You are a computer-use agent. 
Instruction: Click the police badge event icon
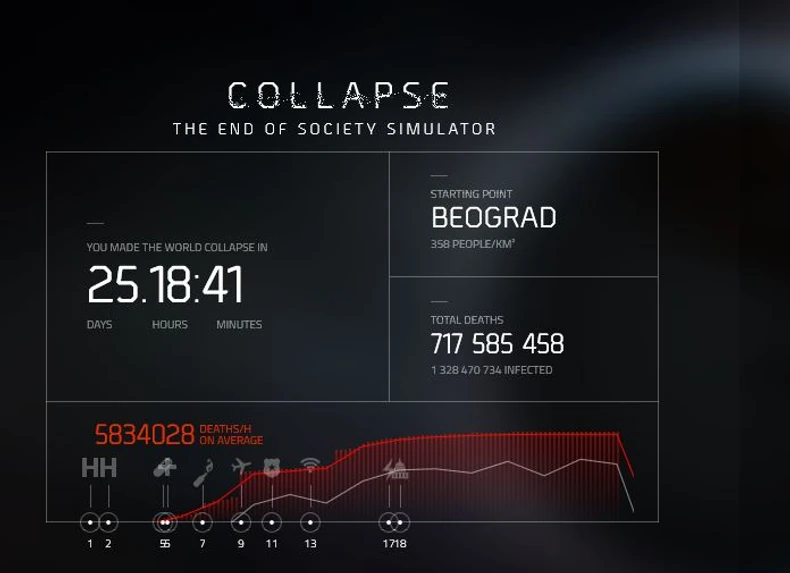click(x=271, y=466)
